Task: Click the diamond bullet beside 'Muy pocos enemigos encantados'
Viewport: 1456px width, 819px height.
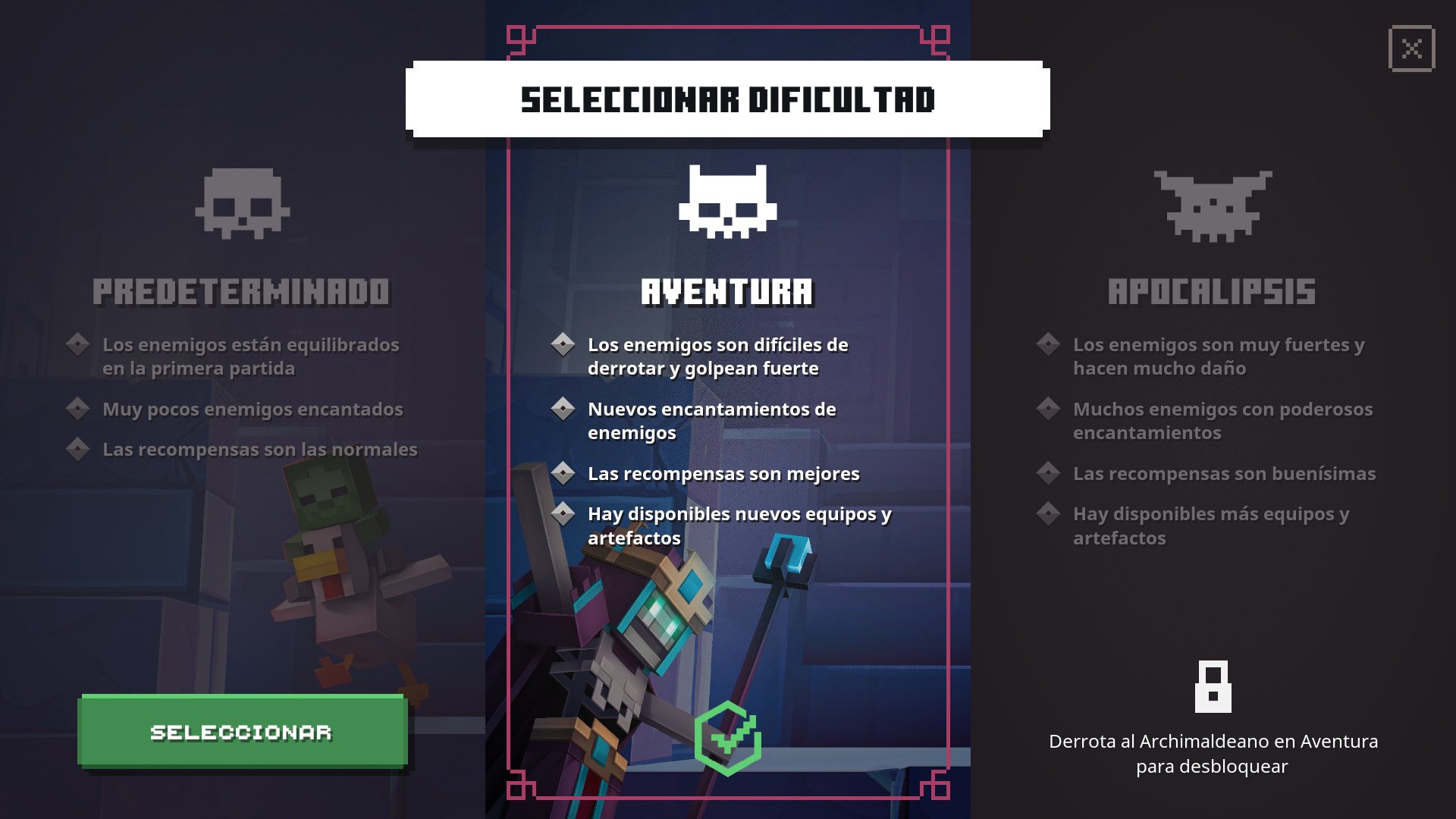Action: click(x=78, y=409)
